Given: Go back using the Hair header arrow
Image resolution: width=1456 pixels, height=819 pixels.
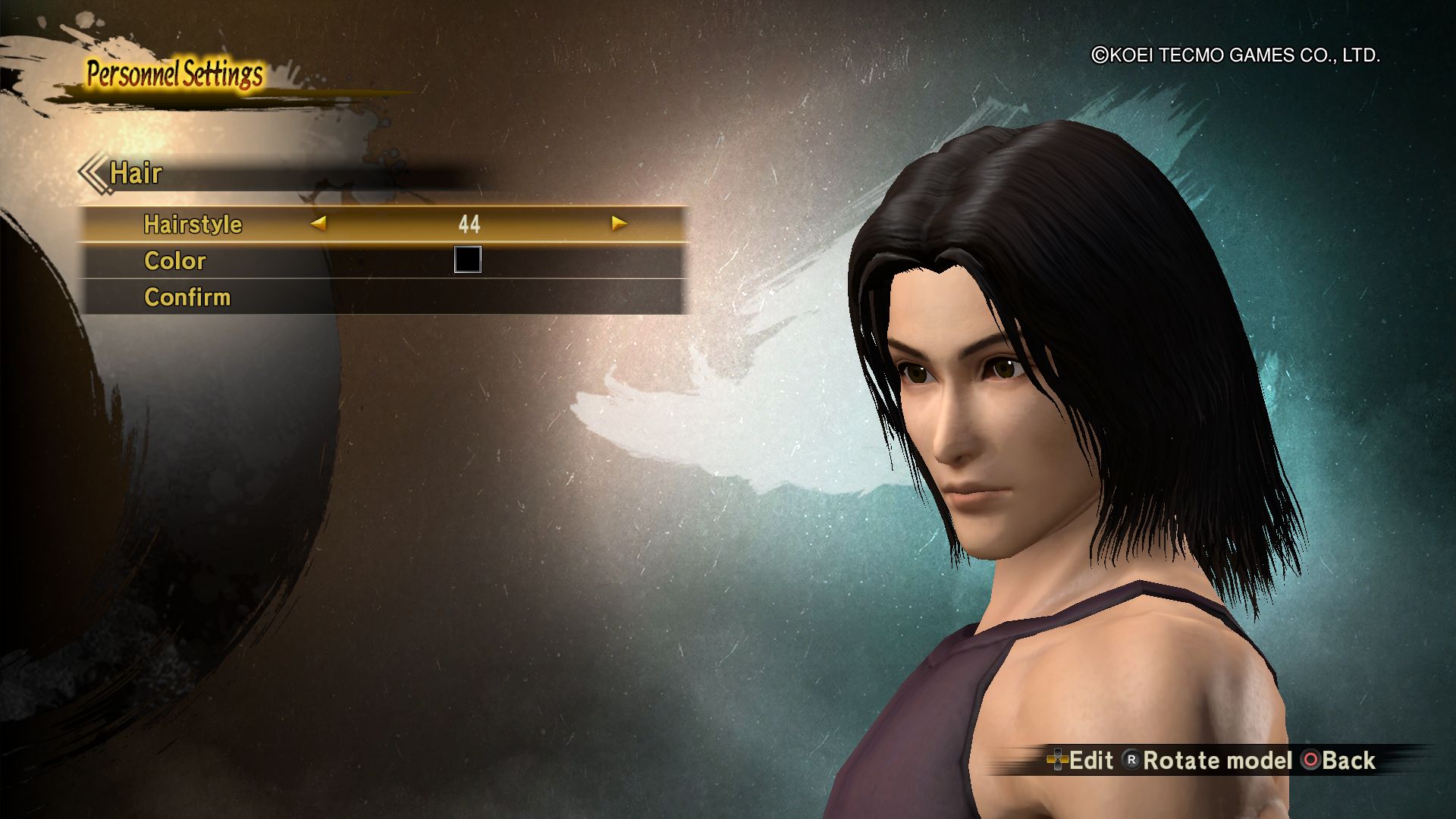Looking at the screenshot, I should 93,173.
